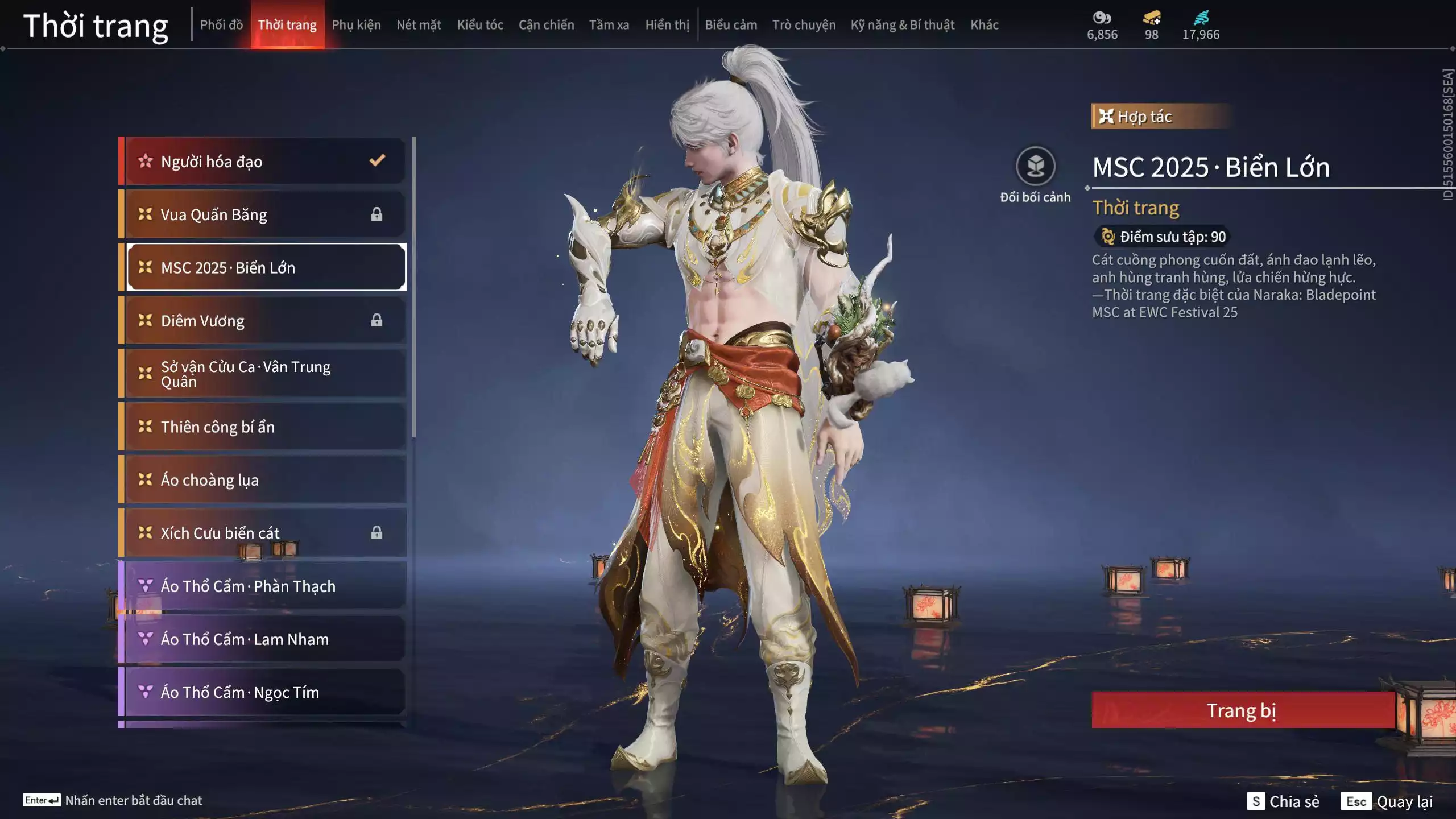The width and height of the screenshot is (1456, 819).
Task: Select the Áo Thổ Cẩm · Ngọc Tím outfit
Action: pos(264,692)
